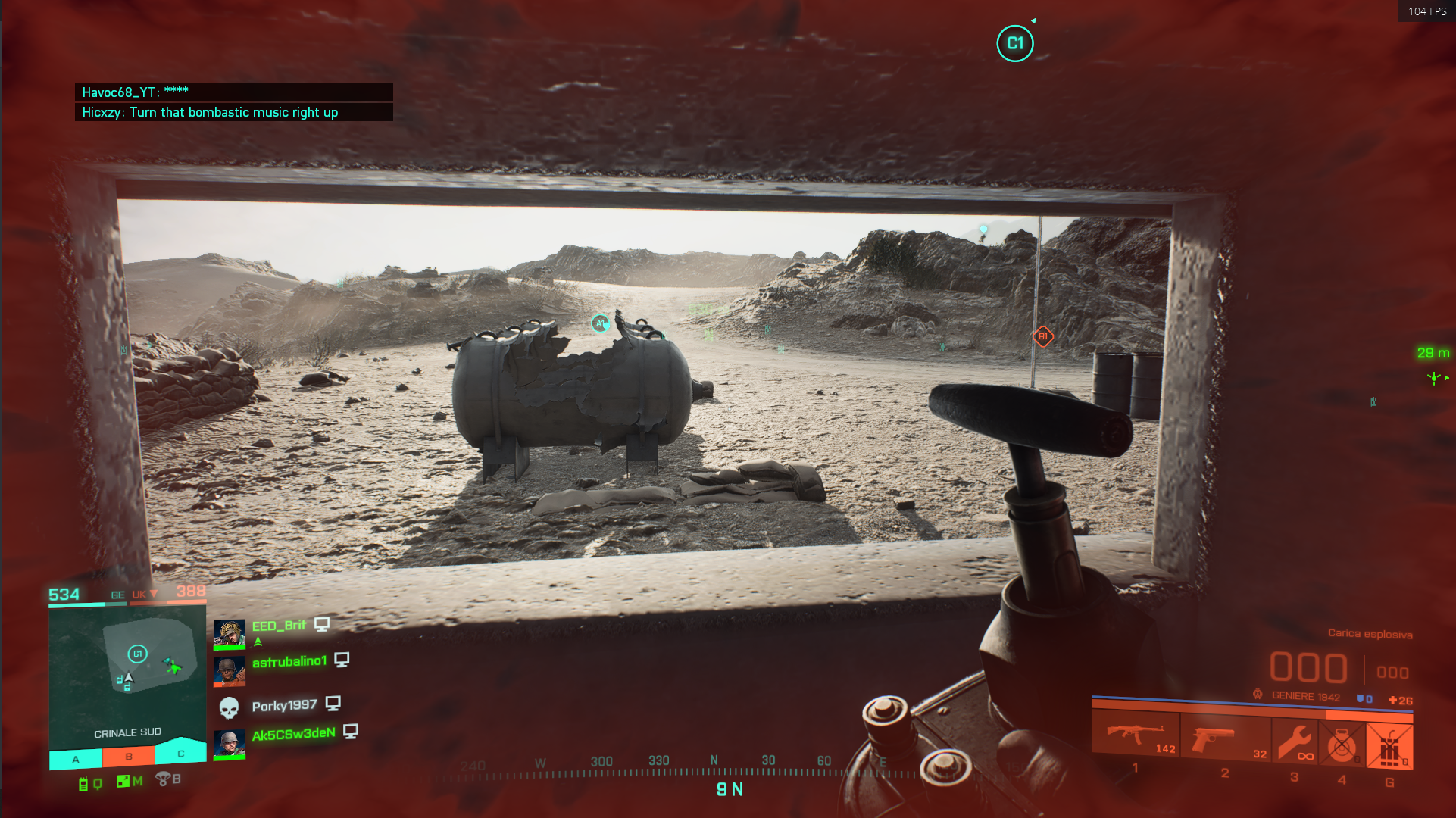Click the C1 objective marker above the minimap
Image resolution: width=1456 pixels, height=818 pixels.
(x=138, y=654)
